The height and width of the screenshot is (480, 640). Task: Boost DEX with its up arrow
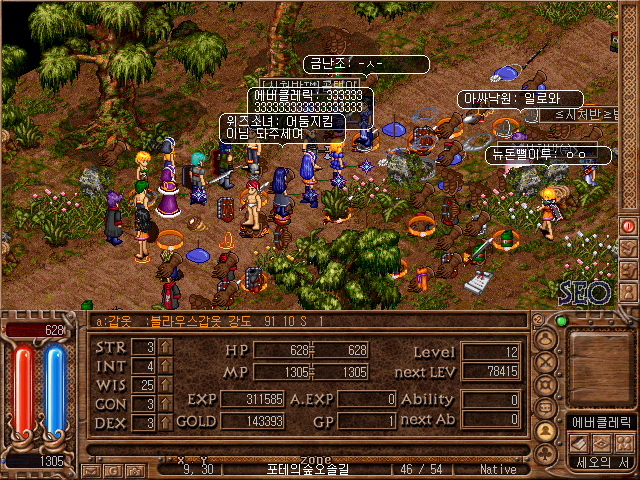click(166, 422)
